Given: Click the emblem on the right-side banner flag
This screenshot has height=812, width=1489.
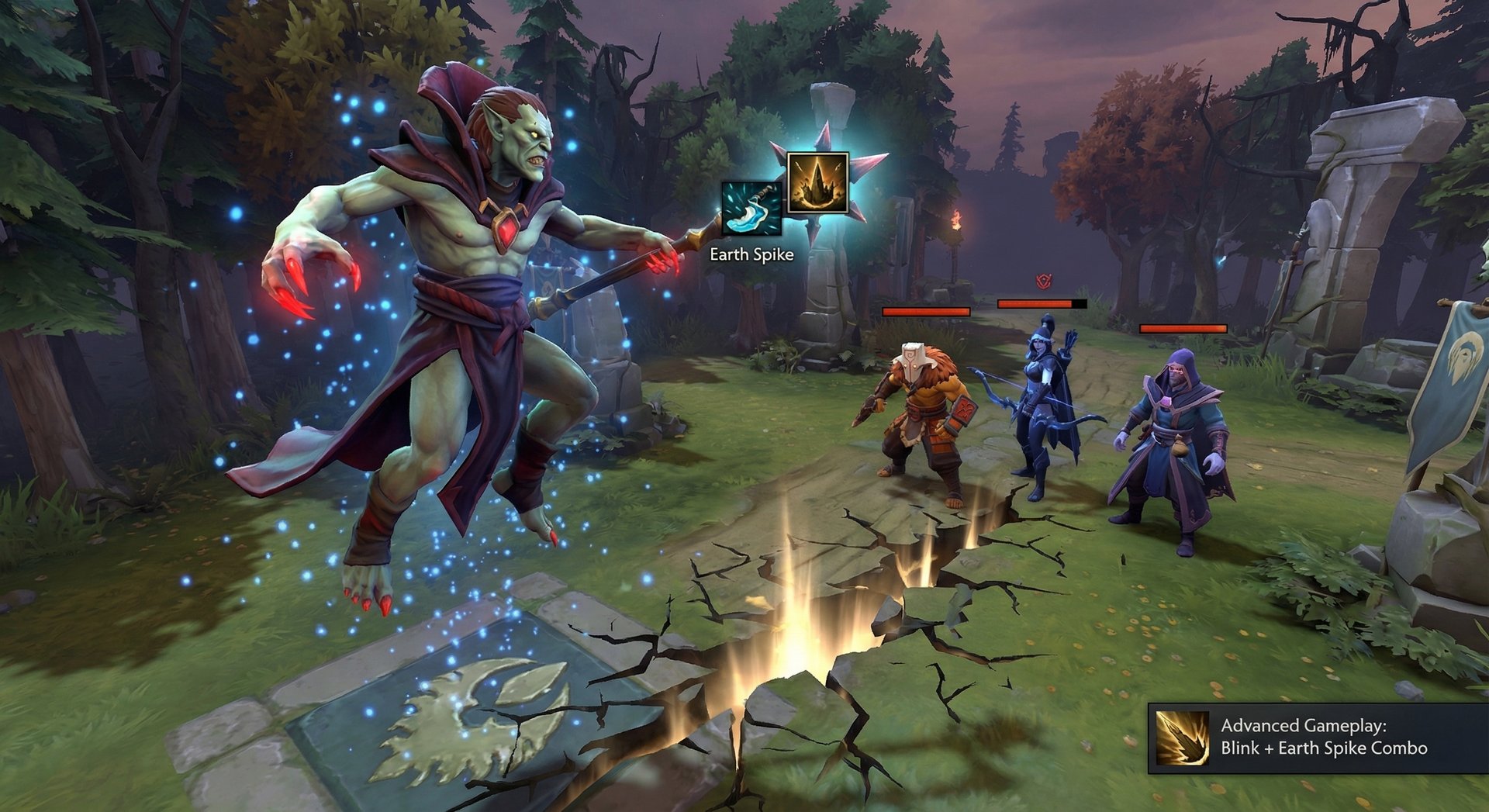Looking at the screenshot, I should (1463, 358).
